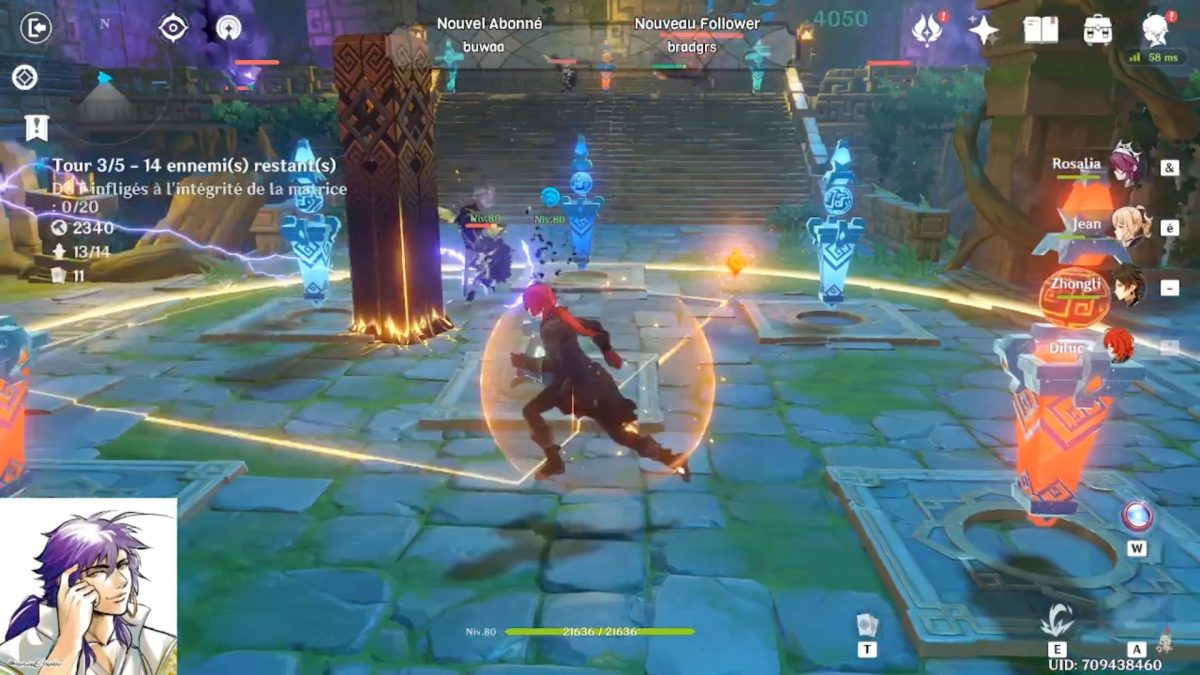Open the backpack inventory

1098,30
